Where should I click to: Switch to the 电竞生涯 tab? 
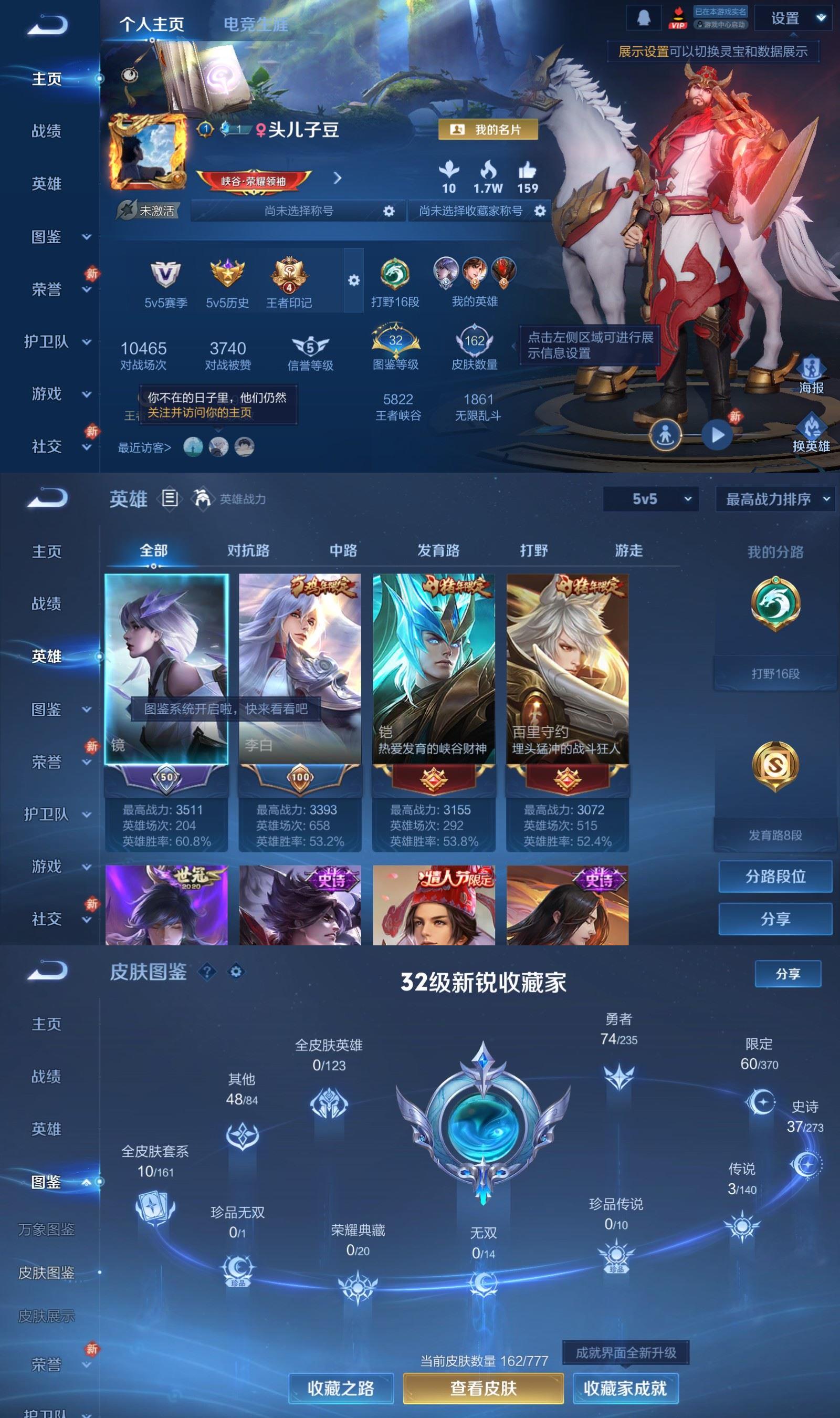click(x=256, y=25)
